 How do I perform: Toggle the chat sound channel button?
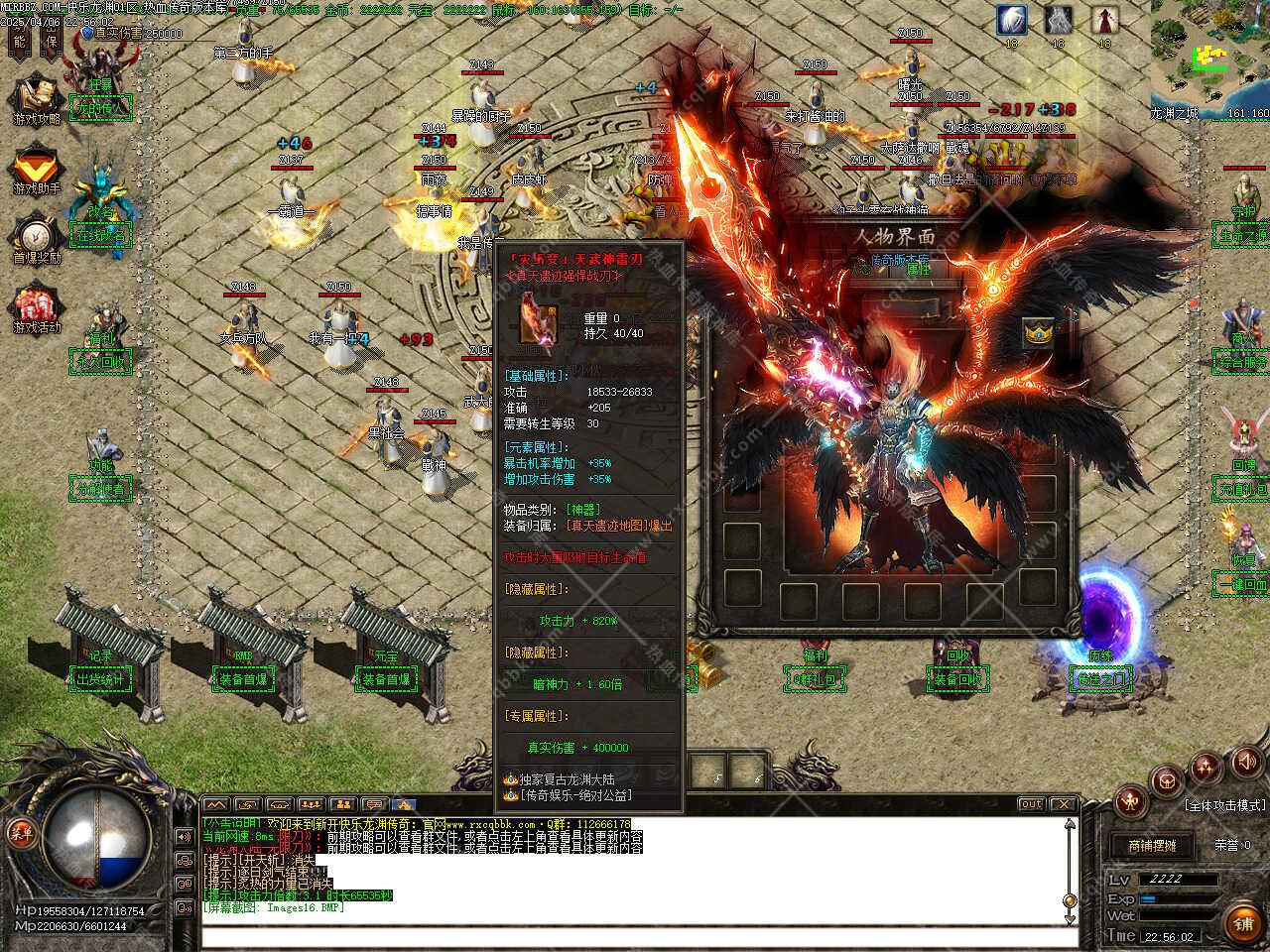185,837
